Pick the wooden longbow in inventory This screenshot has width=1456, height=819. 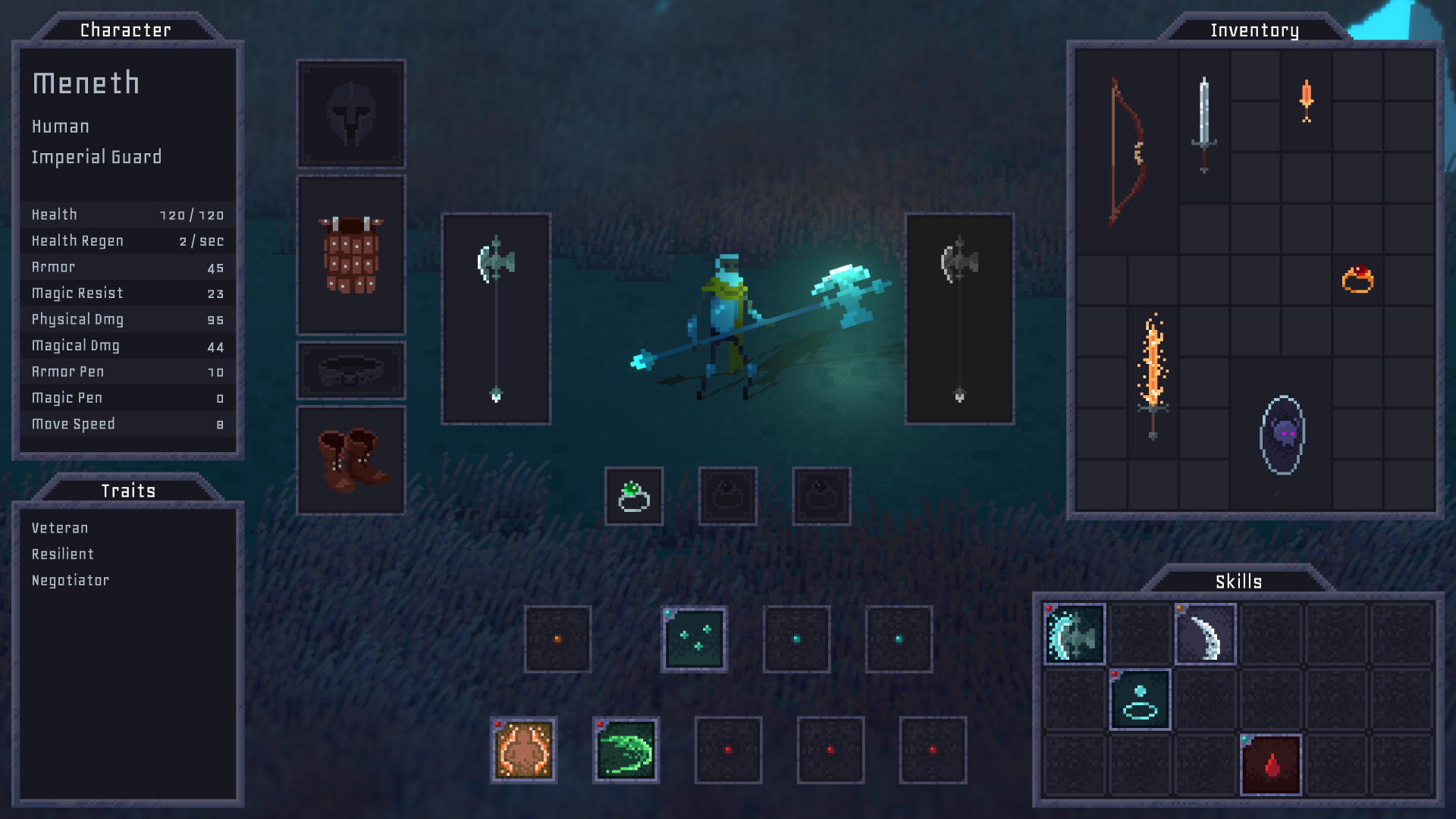pyautogui.click(x=1127, y=152)
